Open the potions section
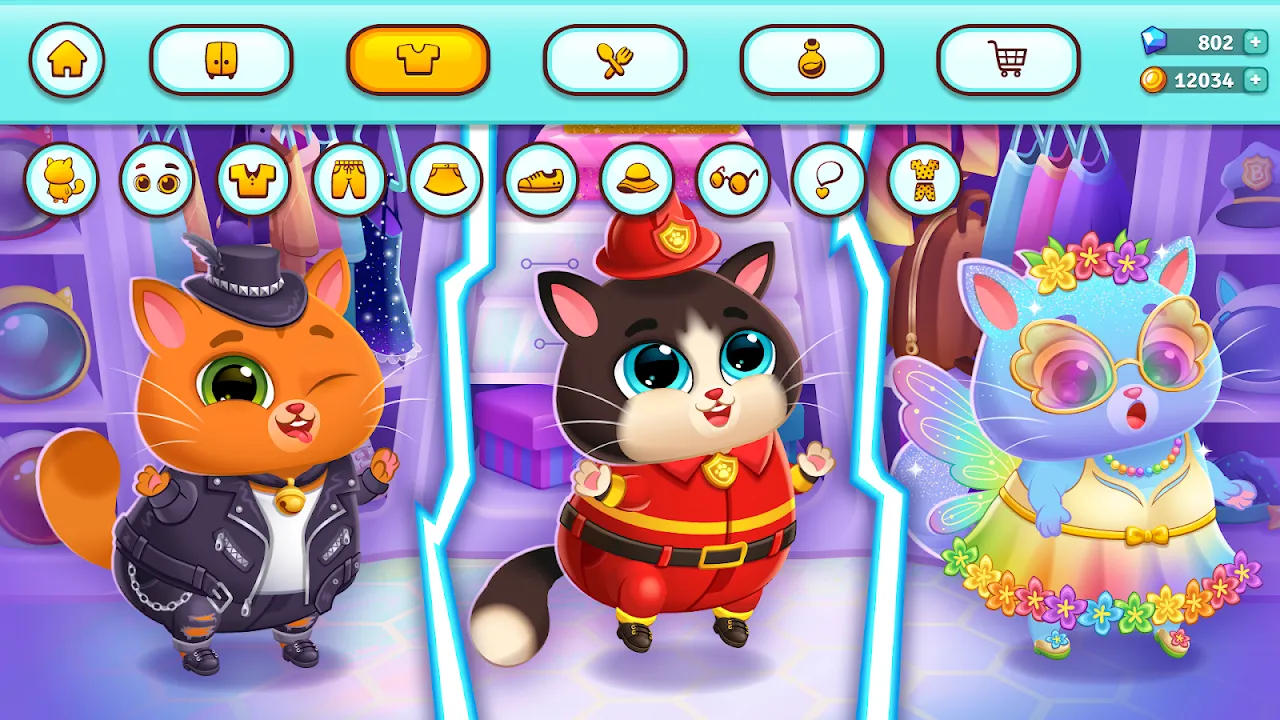This screenshot has width=1280, height=720. 812,60
